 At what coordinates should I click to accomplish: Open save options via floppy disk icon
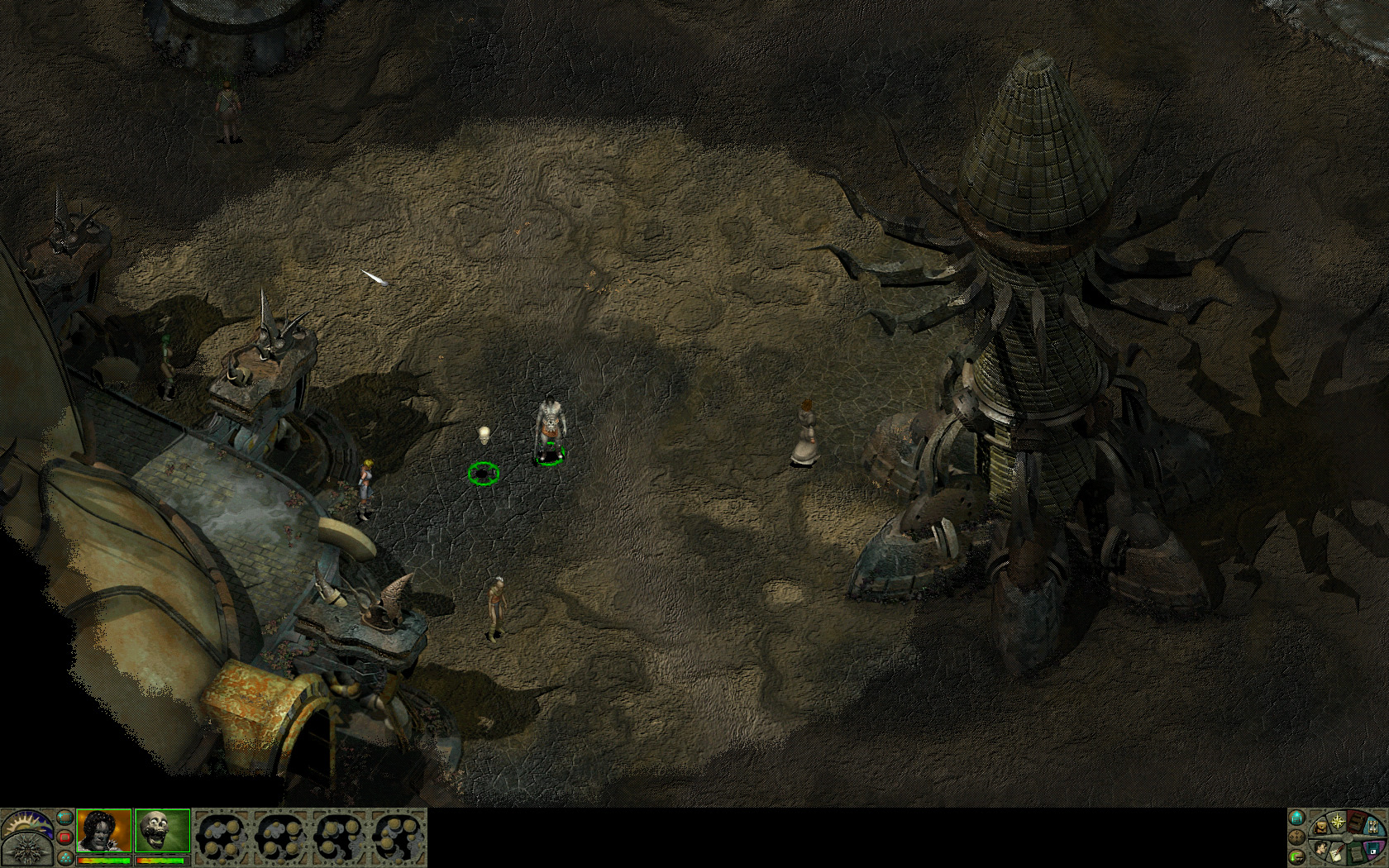pos(1372,848)
